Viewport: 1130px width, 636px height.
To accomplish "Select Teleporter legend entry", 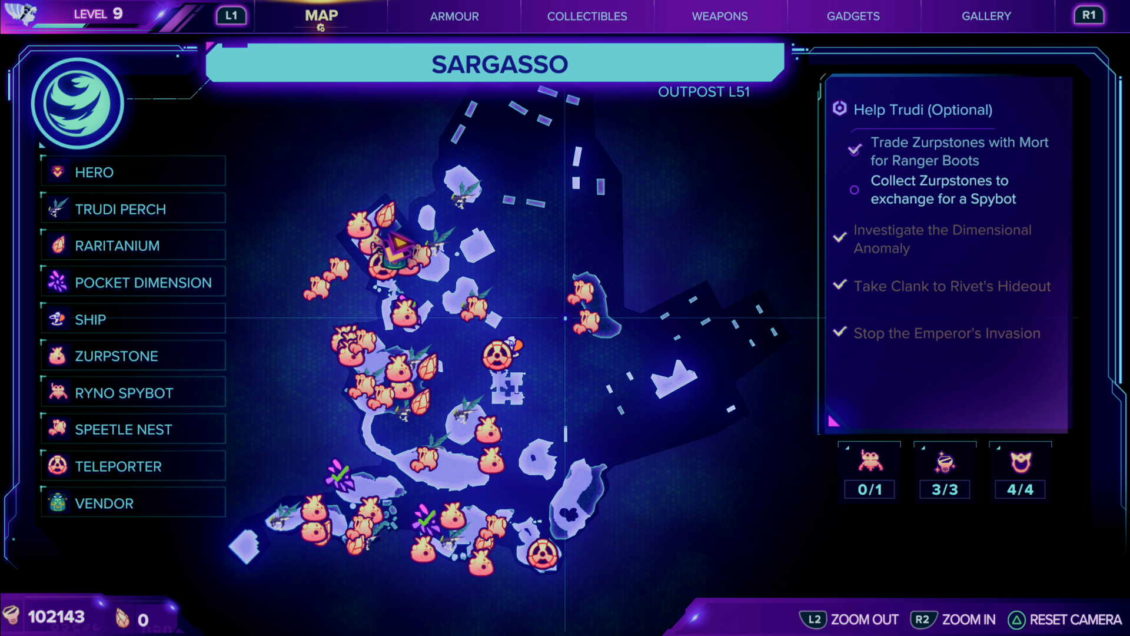I will pyautogui.click(x=134, y=466).
